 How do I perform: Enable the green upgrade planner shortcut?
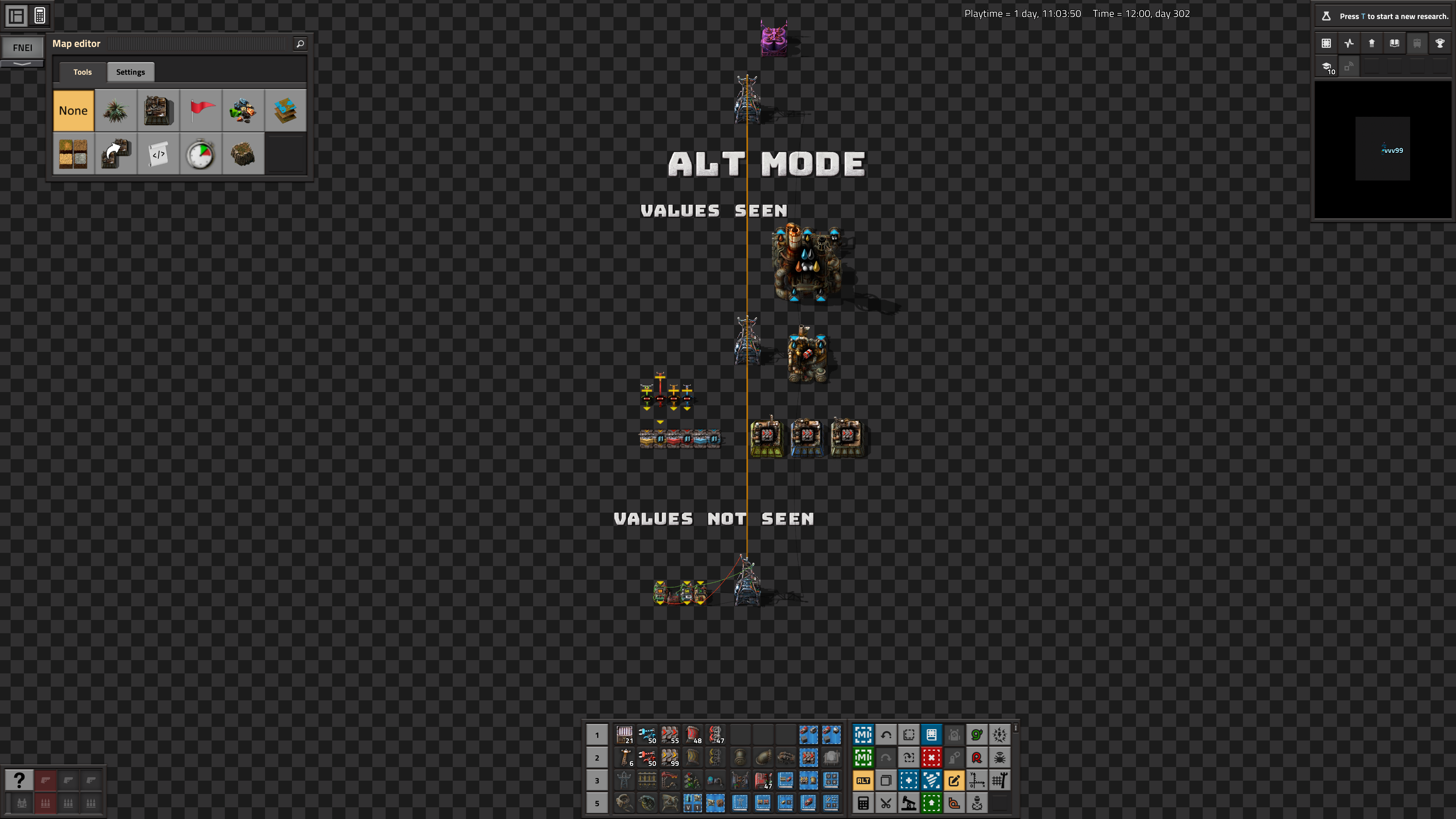coord(932,803)
